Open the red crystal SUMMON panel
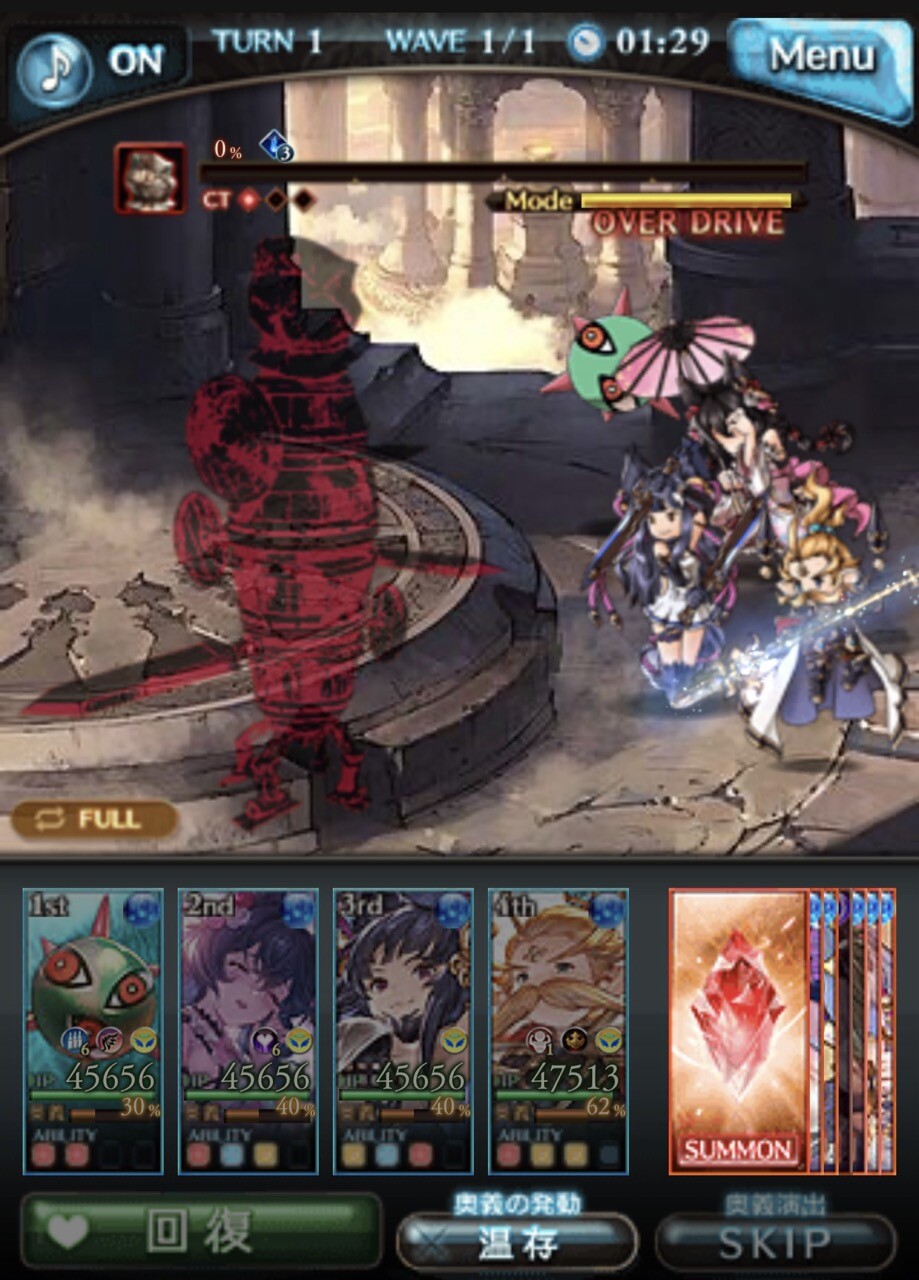 [x=740, y=1030]
